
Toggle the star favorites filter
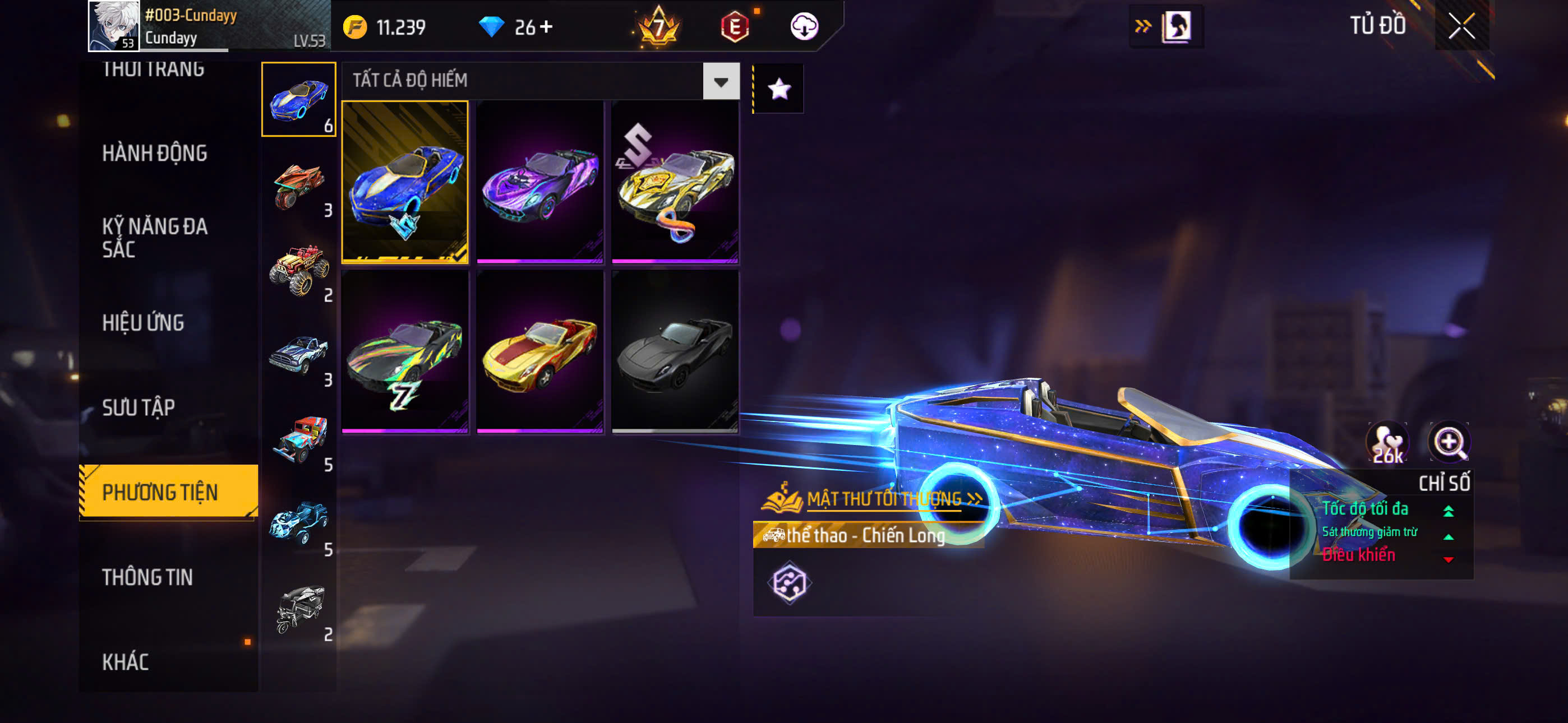click(x=779, y=90)
